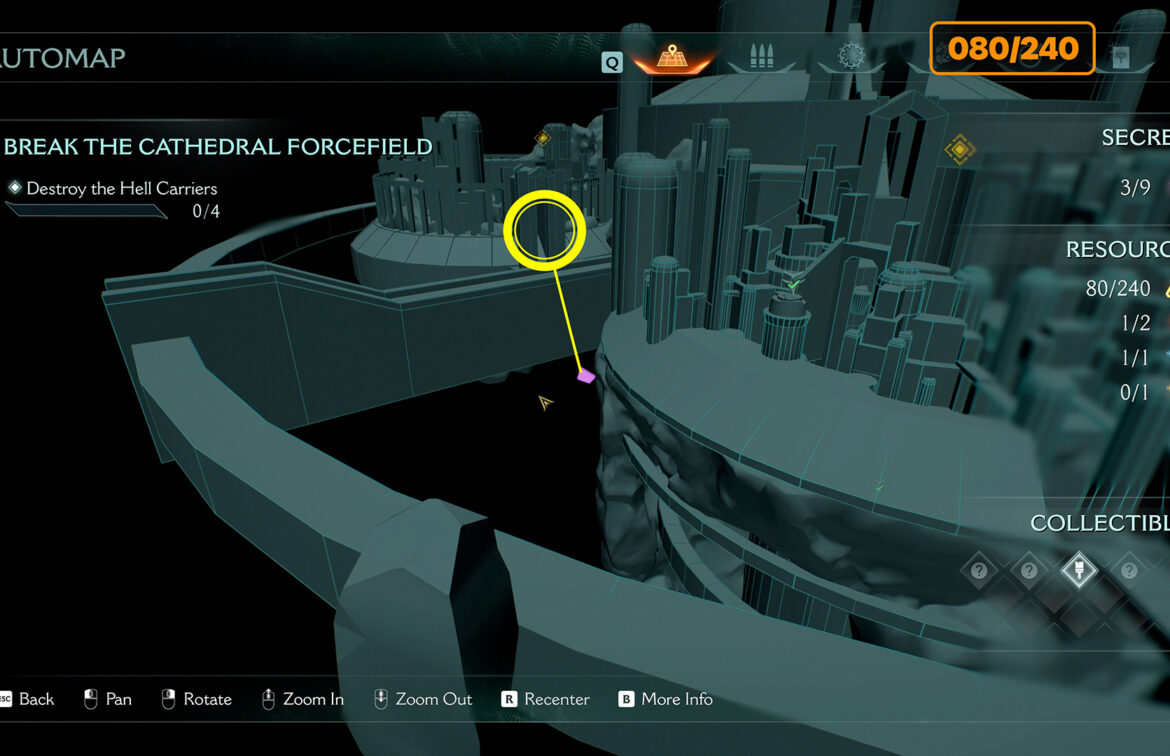
Task: Select the yellow player arrow on the map
Action: [545, 403]
